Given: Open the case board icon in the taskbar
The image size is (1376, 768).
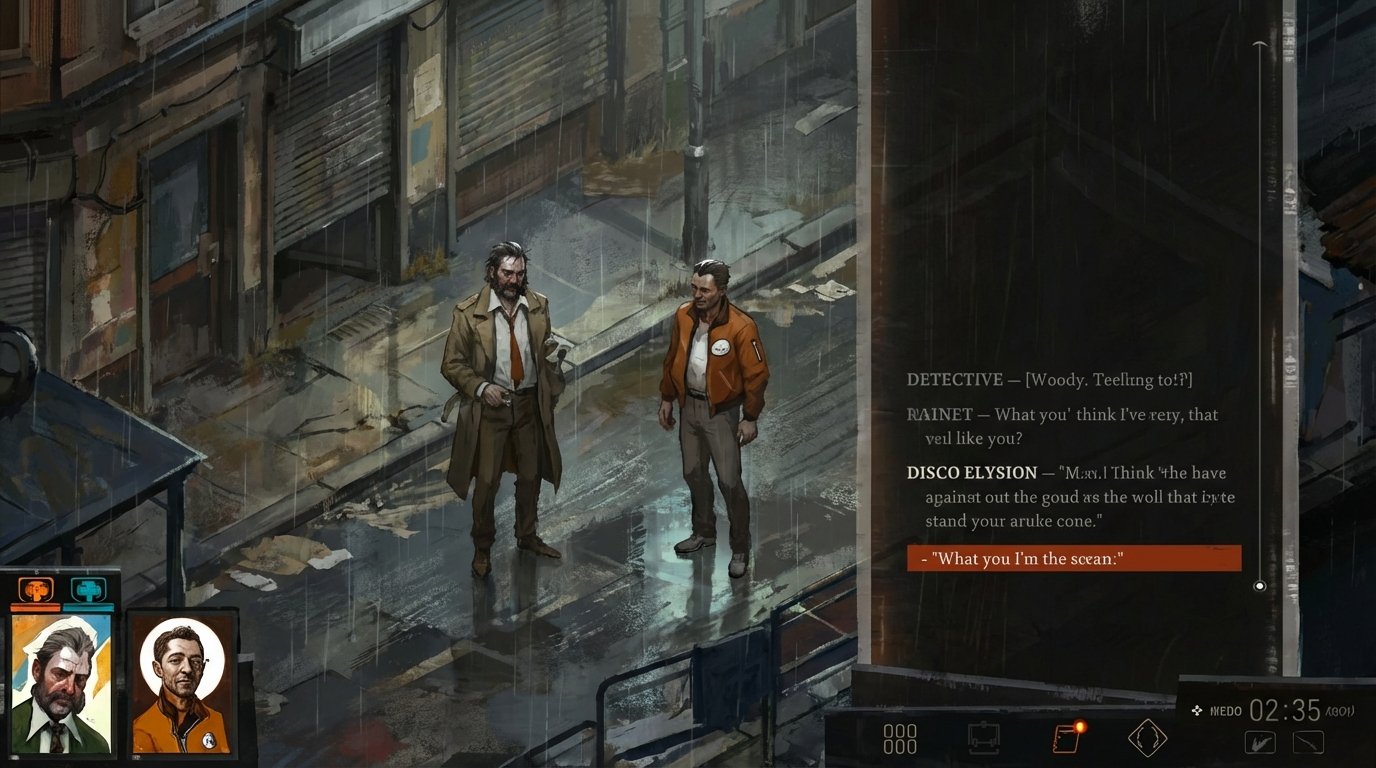Looking at the screenshot, I should coord(985,740).
